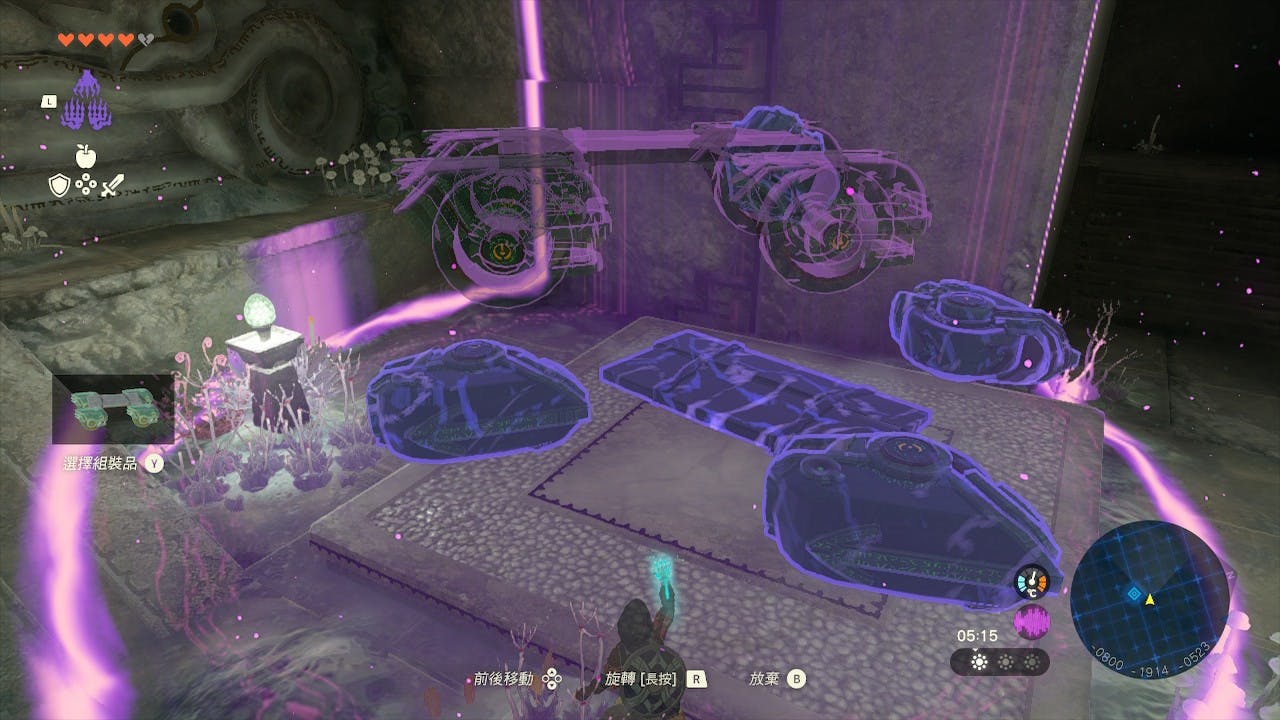The width and height of the screenshot is (1280, 720).
Task: Select the shield equipment icon
Action: pos(58,184)
